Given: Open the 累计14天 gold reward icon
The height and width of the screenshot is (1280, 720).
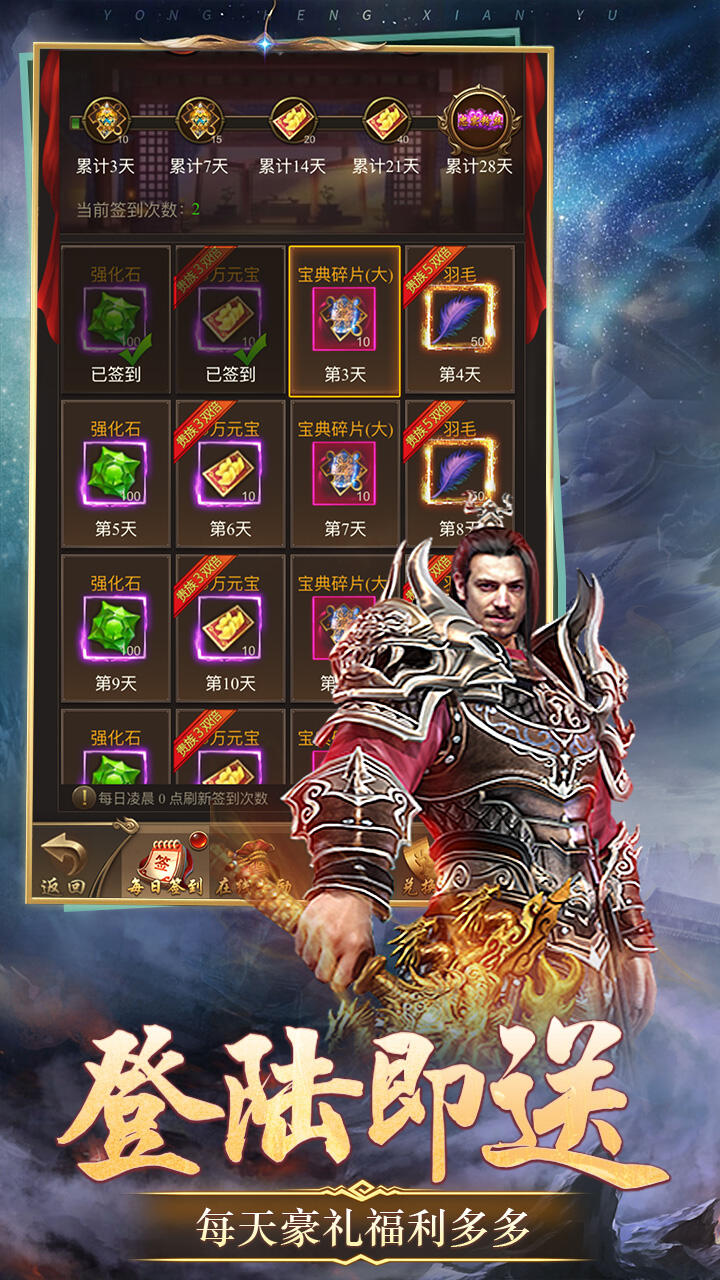Looking at the screenshot, I should tap(293, 122).
